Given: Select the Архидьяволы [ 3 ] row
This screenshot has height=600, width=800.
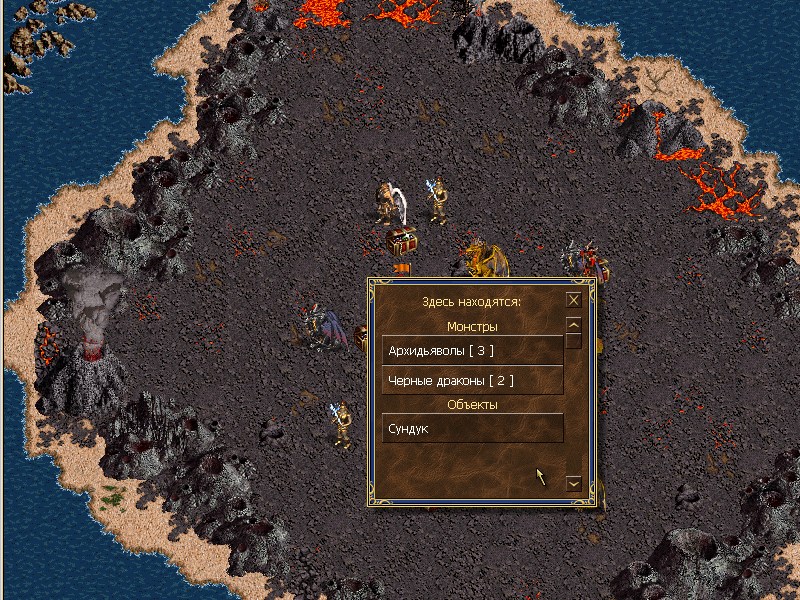Looking at the screenshot, I should click(x=473, y=351).
